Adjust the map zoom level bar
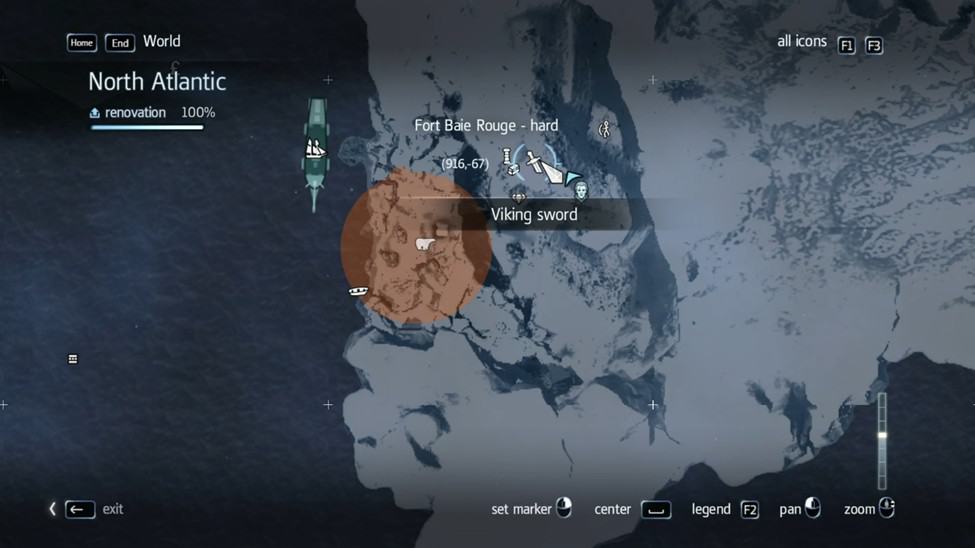Viewport: 975px width, 548px height. pos(882,440)
